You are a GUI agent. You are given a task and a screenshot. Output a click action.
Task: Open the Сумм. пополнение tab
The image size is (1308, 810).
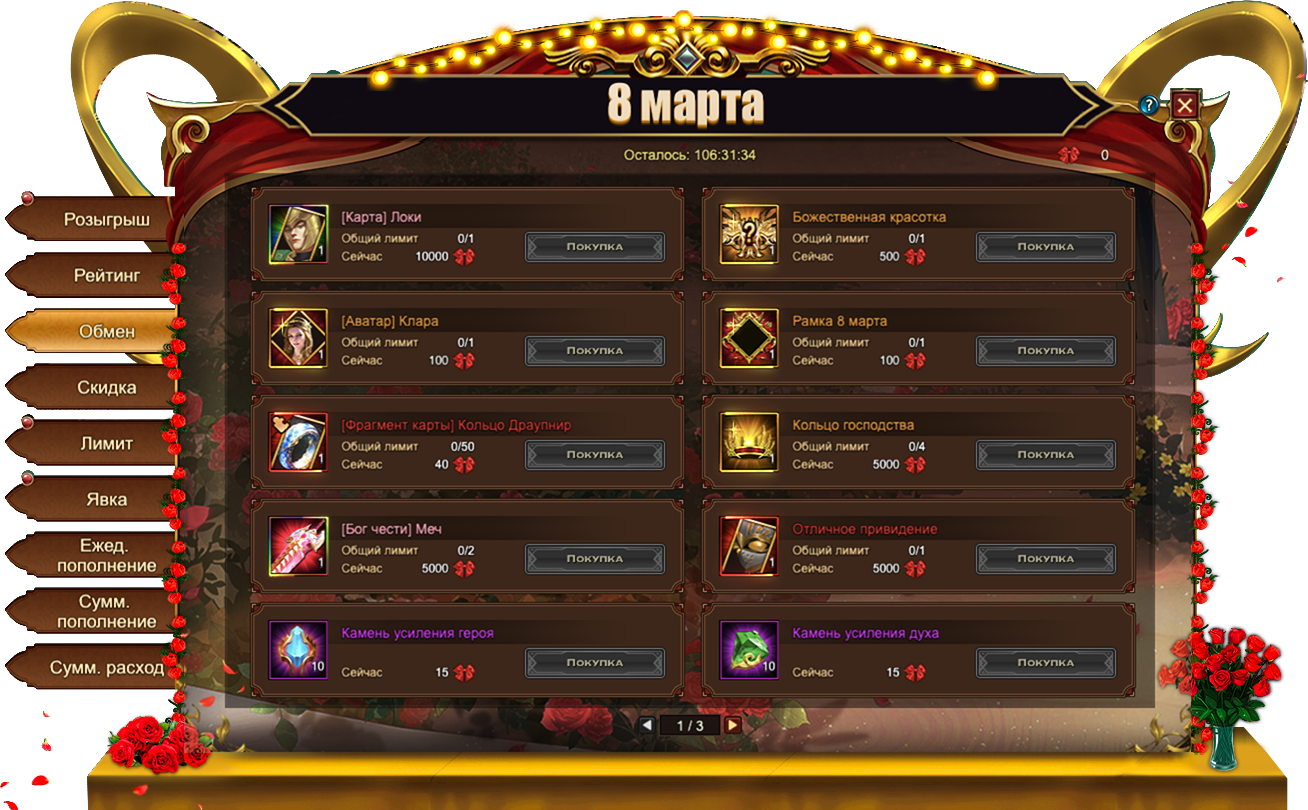pos(106,611)
